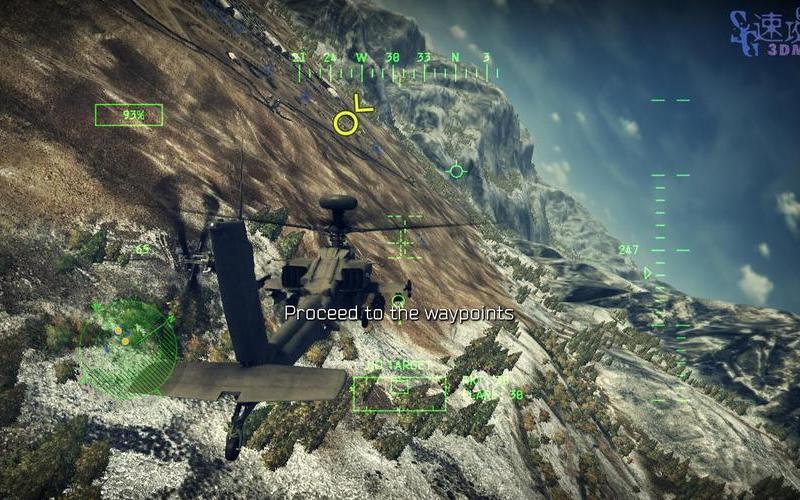Click the compass heading tape
The height and width of the screenshot is (500, 800).
[x=395, y=67]
